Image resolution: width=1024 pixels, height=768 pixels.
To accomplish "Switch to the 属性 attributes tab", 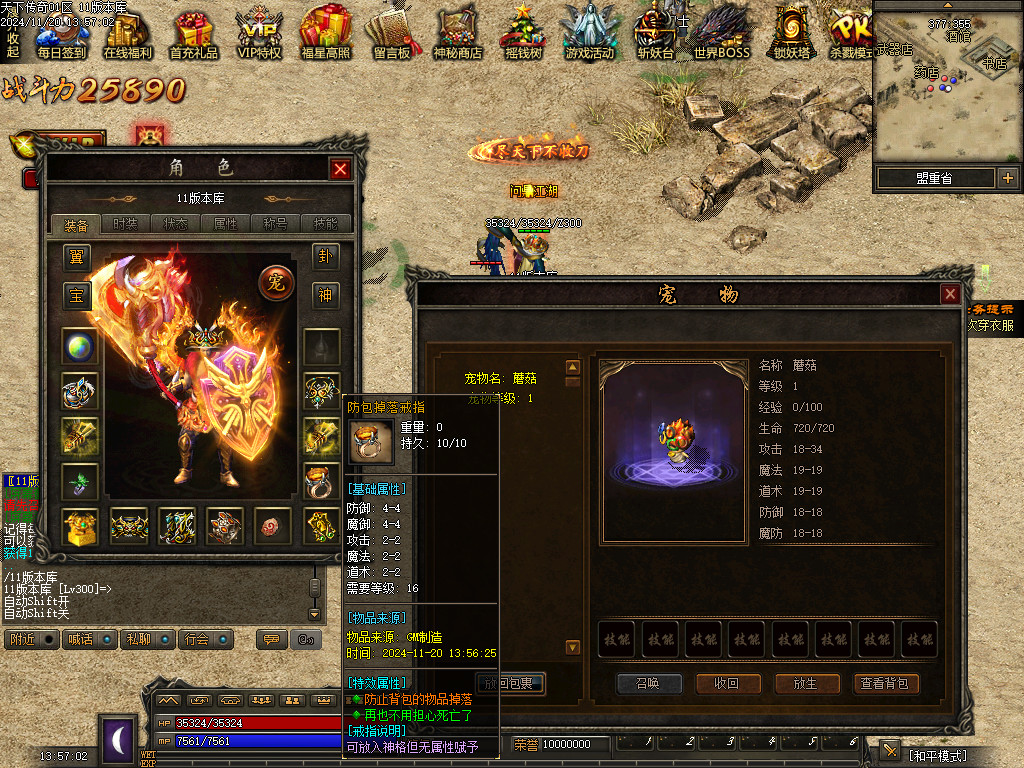I will 226,224.
